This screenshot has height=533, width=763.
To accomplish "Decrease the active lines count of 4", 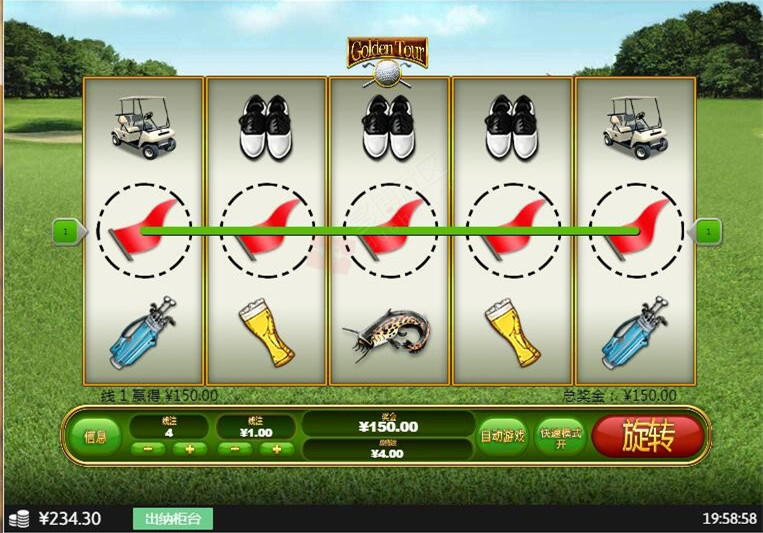I will [x=148, y=449].
